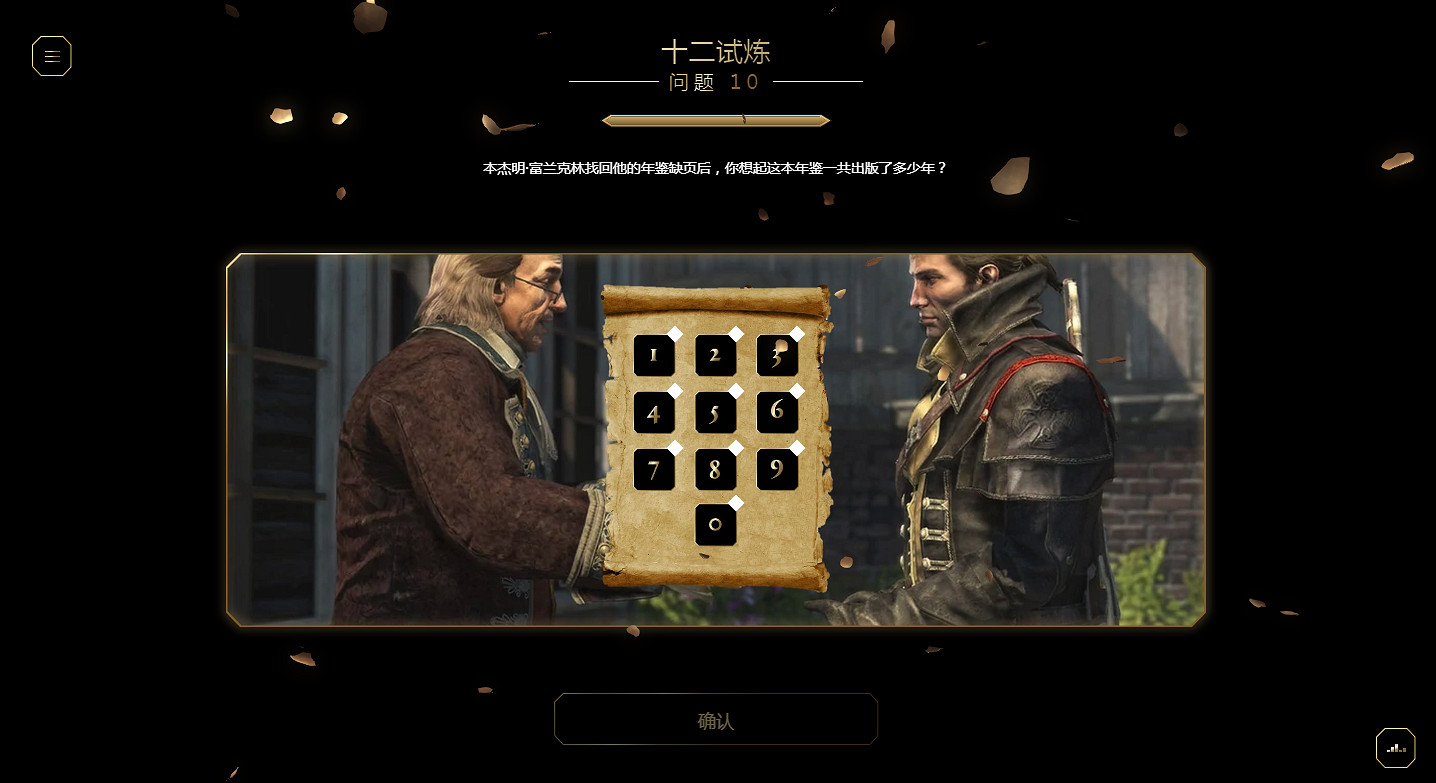
Task: Click the Benjamin Franklin question text
Action: tap(715, 168)
